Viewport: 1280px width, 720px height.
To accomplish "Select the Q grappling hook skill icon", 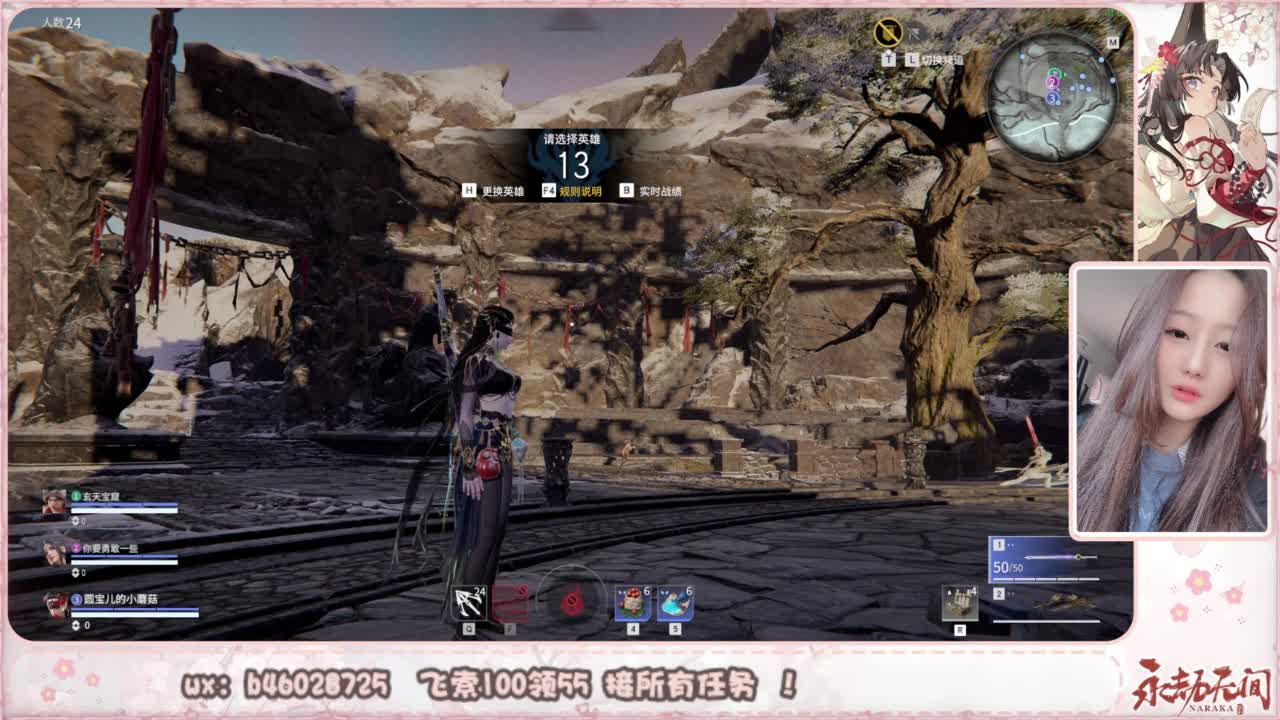I will [468, 600].
